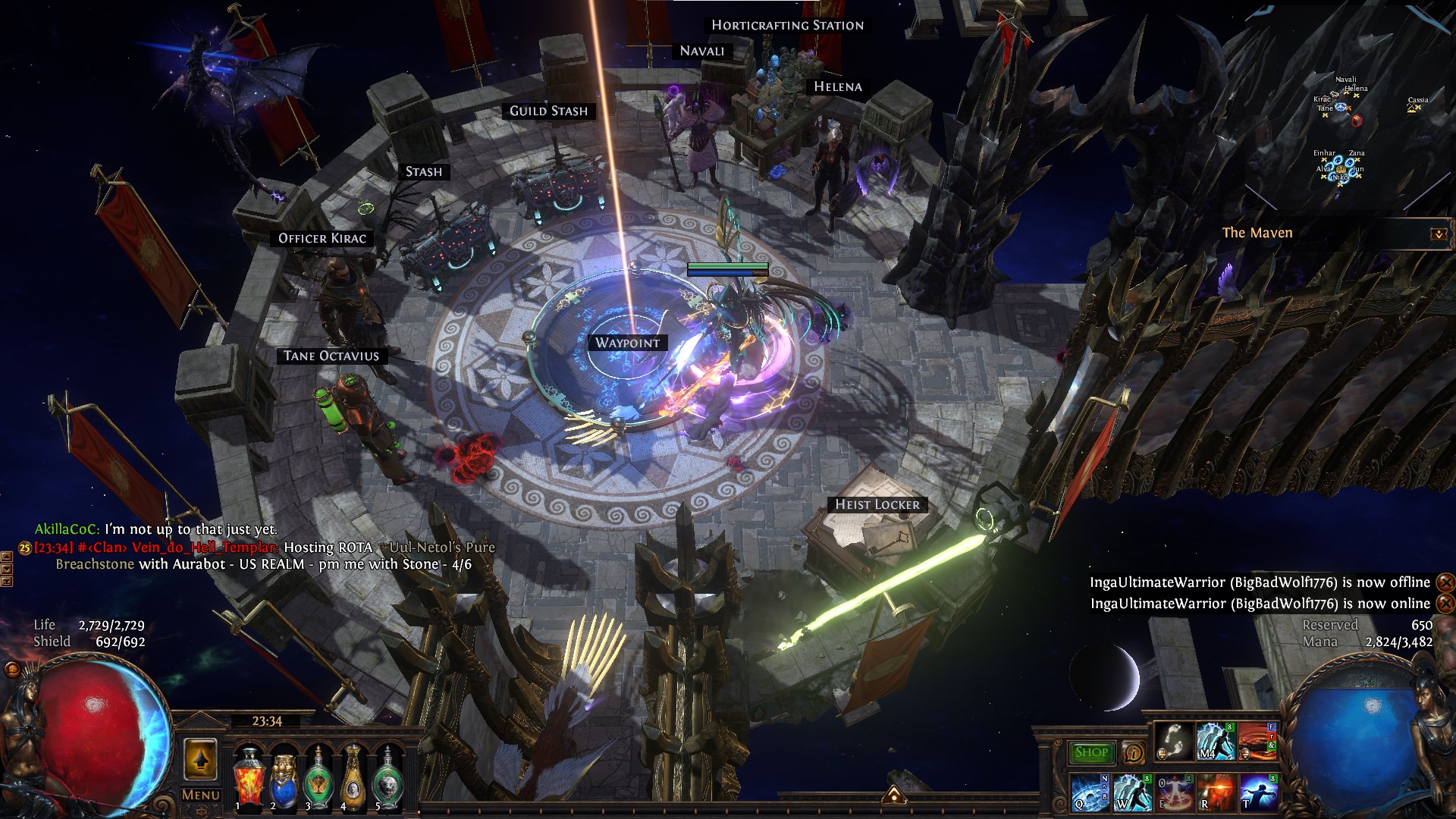Image resolution: width=1456 pixels, height=819 pixels.
Task: Dismiss the 'is now offline' notification
Action: point(1445,582)
